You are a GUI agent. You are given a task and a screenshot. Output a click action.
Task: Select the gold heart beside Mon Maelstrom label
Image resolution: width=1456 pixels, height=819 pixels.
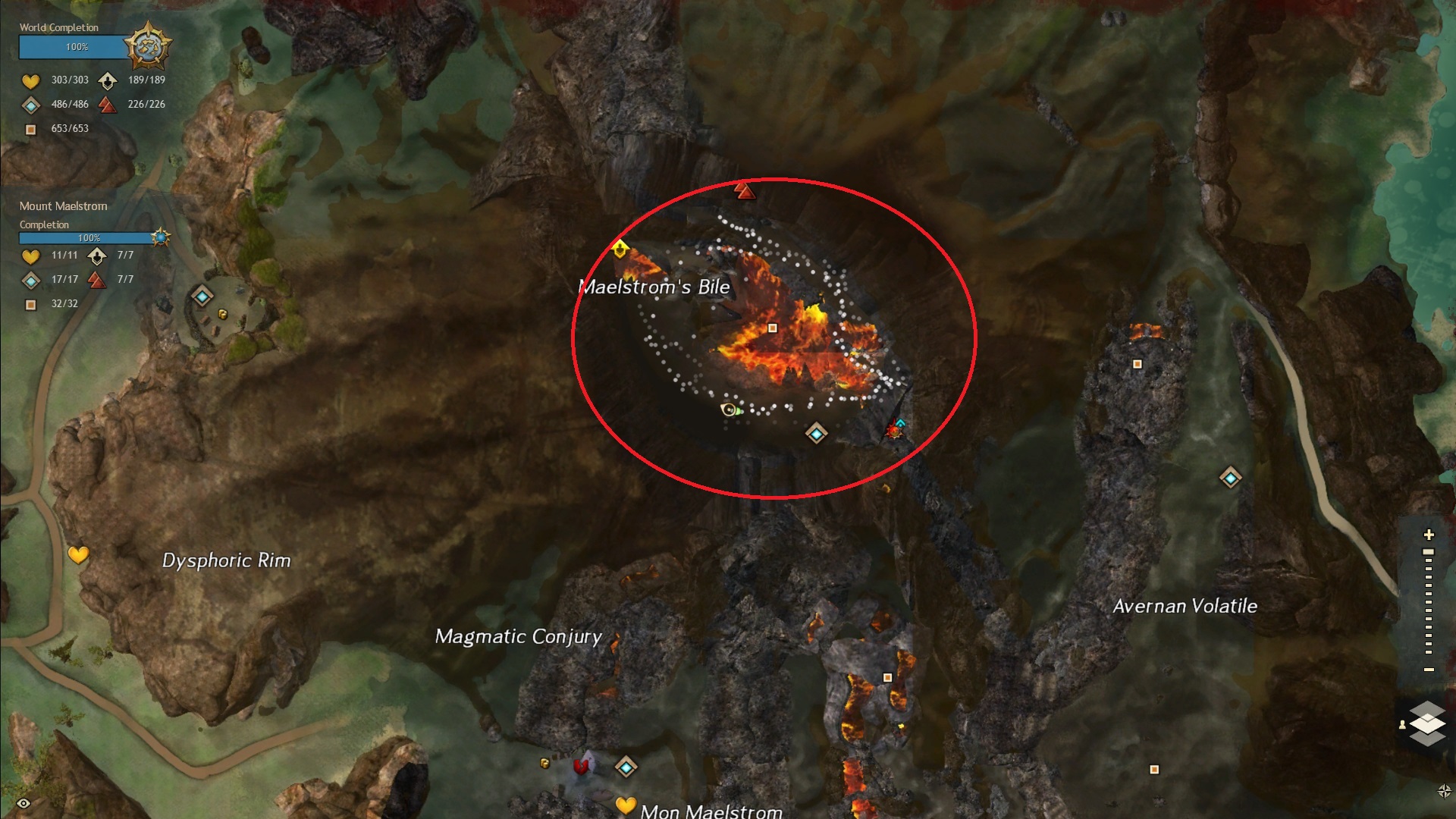[x=625, y=805]
